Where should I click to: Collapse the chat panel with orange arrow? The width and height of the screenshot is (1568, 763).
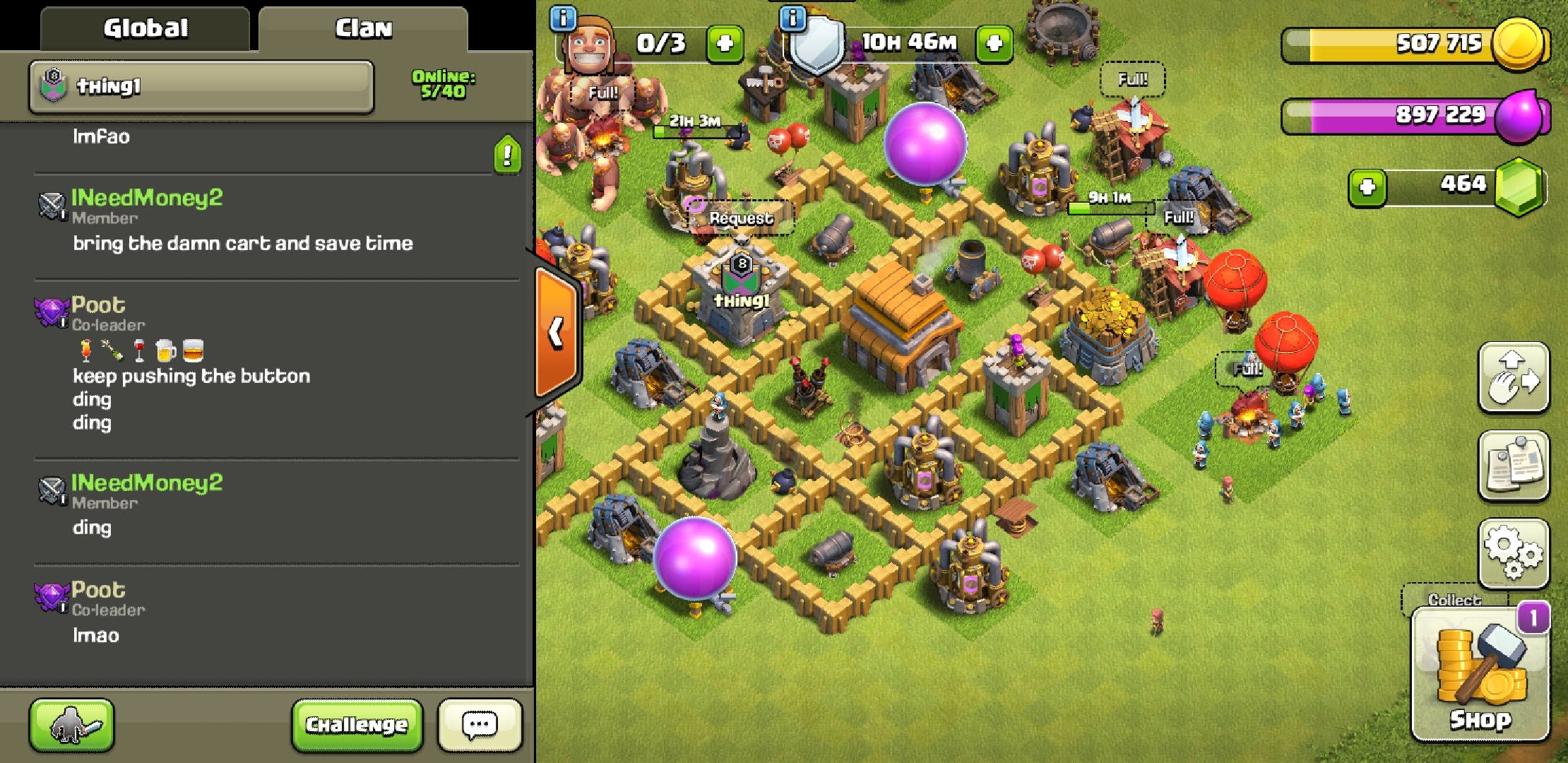tap(557, 332)
